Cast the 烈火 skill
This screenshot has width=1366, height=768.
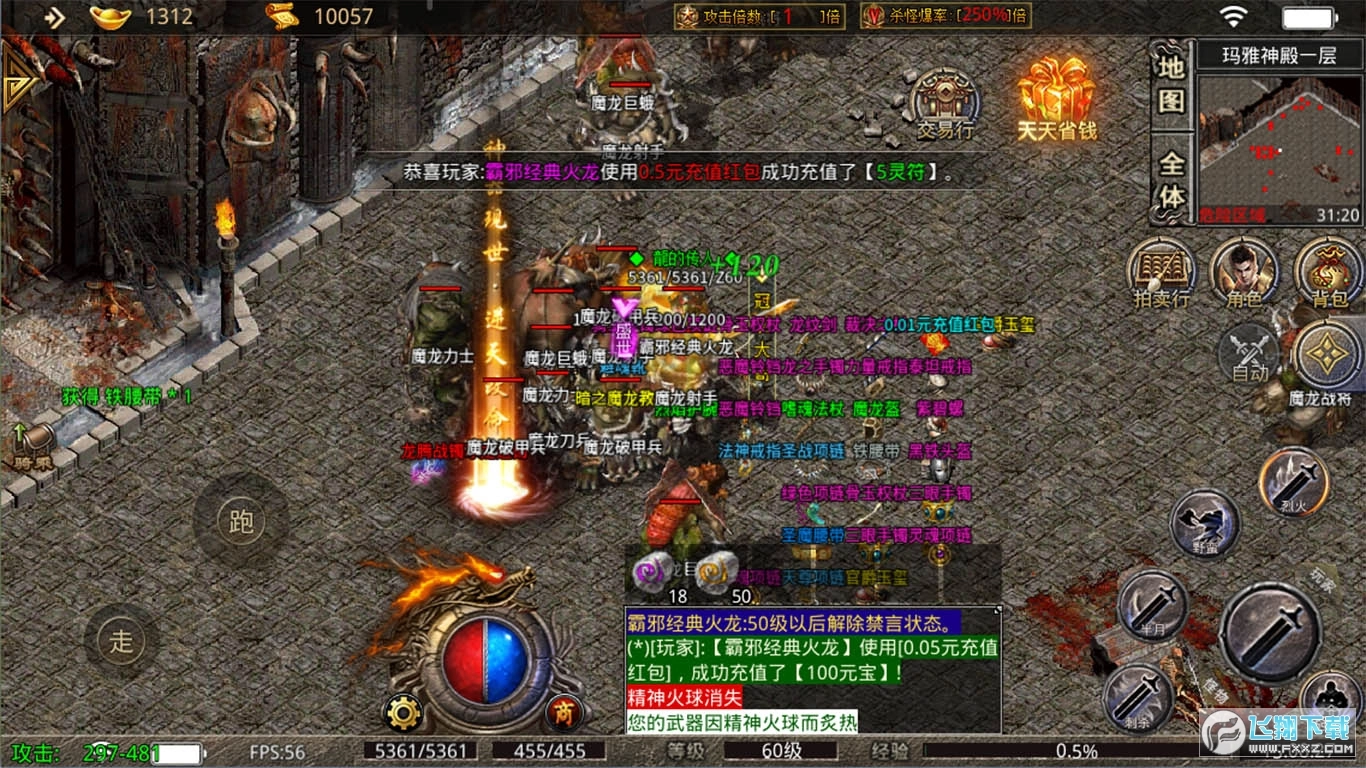(x=1293, y=480)
